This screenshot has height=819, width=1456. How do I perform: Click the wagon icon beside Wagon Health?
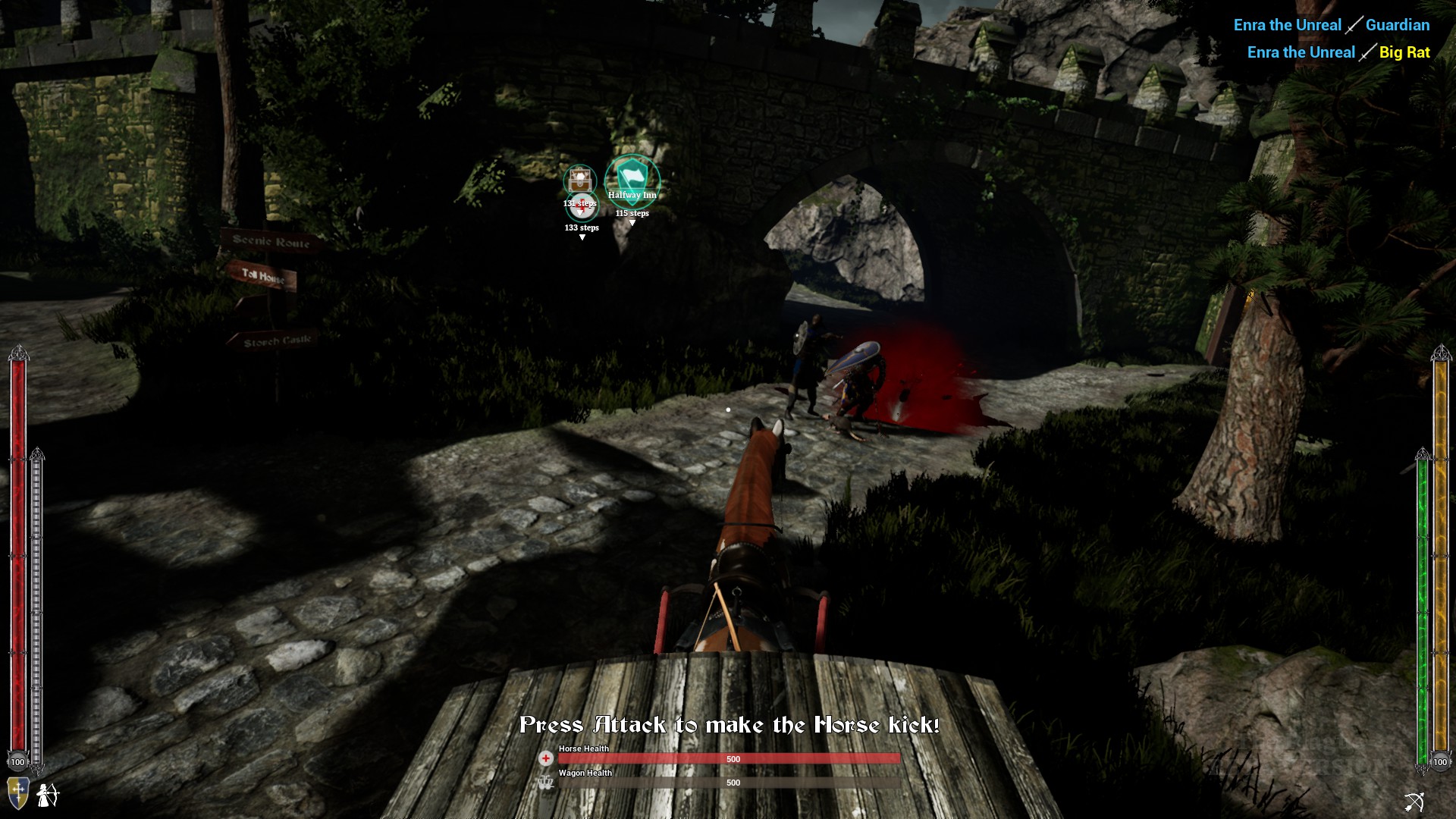click(x=544, y=783)
